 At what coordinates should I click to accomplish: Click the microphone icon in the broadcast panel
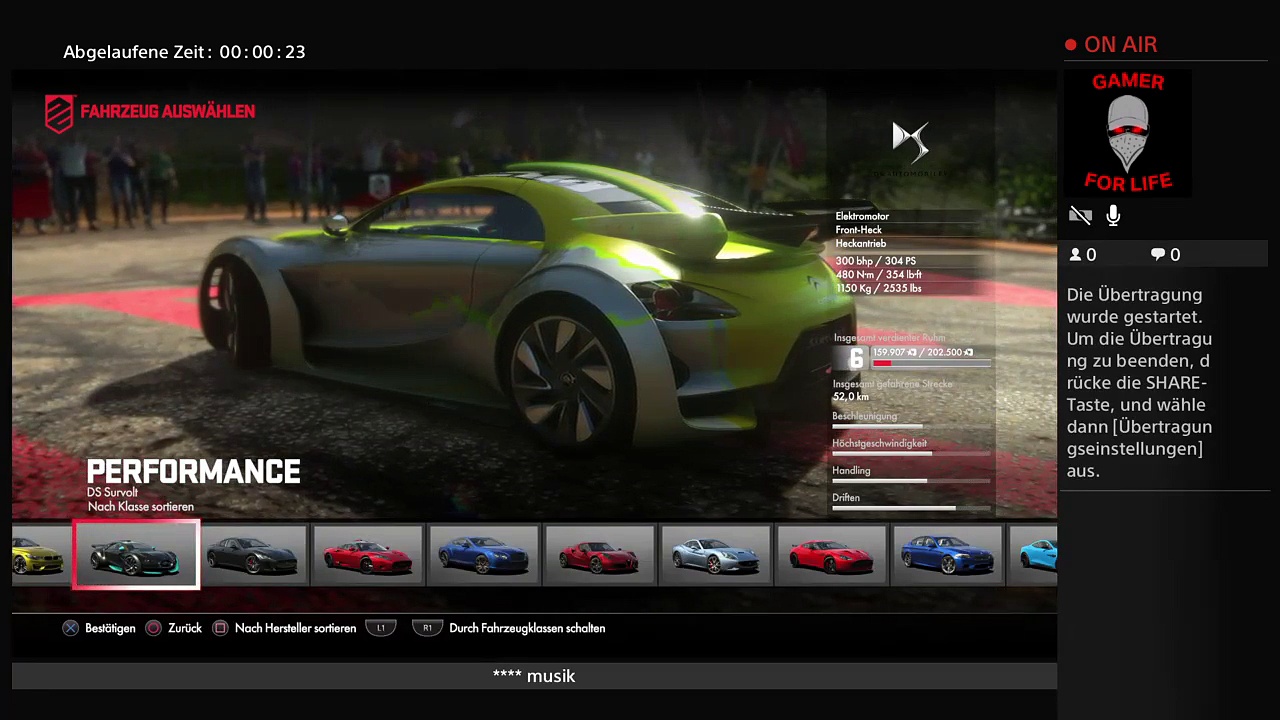pyautogui.click(x=1113, y=215)
